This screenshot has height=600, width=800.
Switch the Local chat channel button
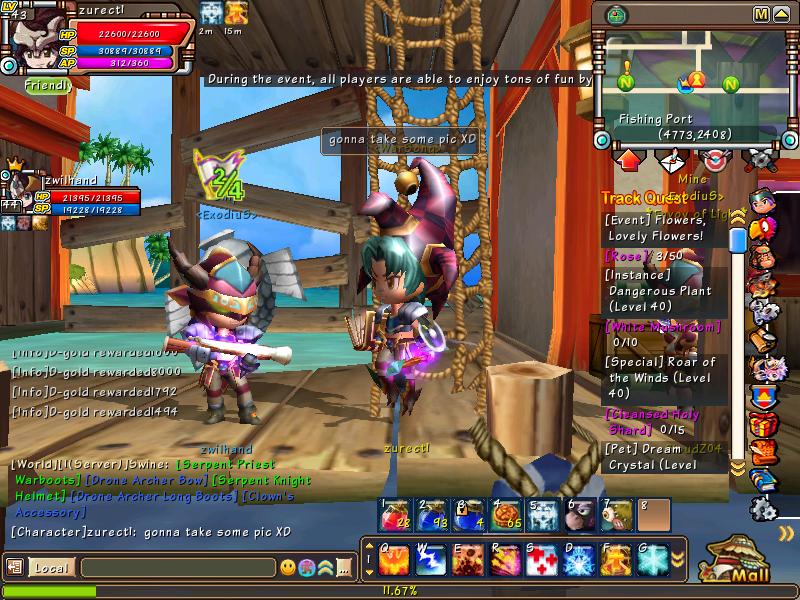50,568
